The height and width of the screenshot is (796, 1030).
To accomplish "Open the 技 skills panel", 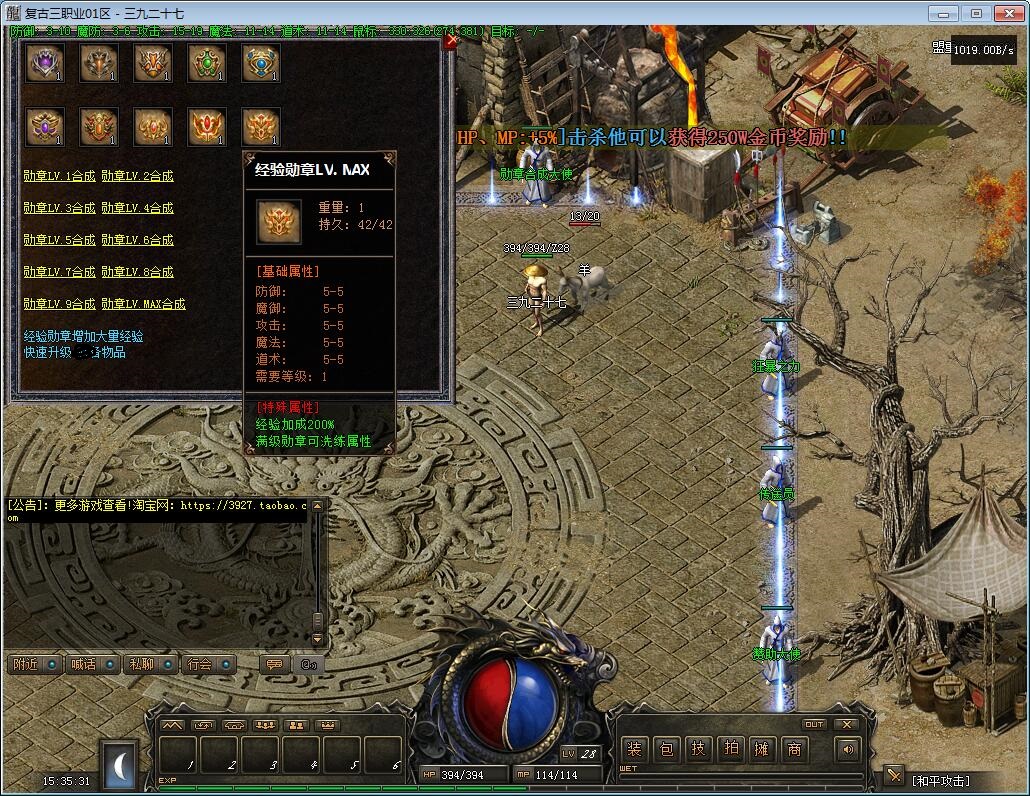I will 699,749.
